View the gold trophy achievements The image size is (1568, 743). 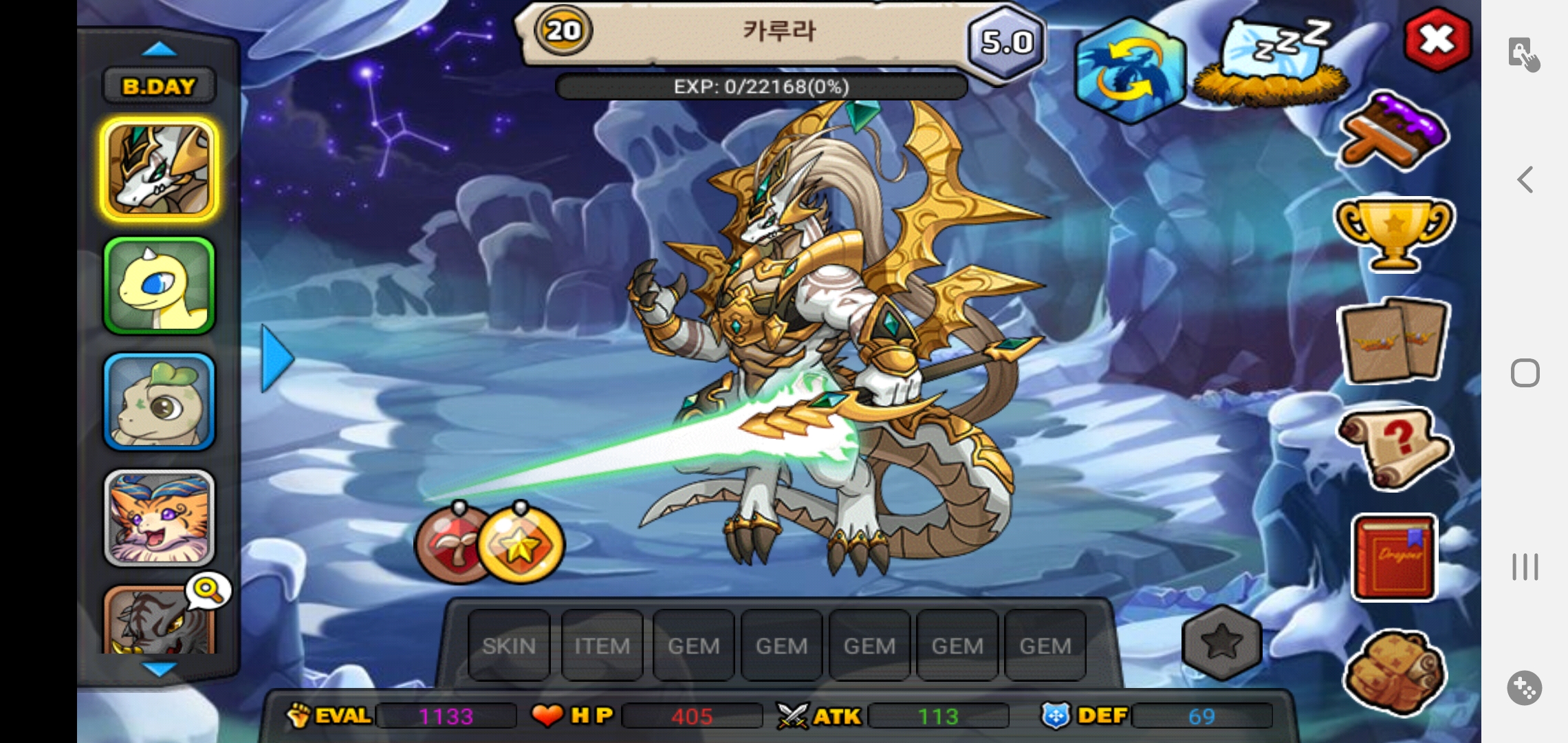pos(1394,233)
